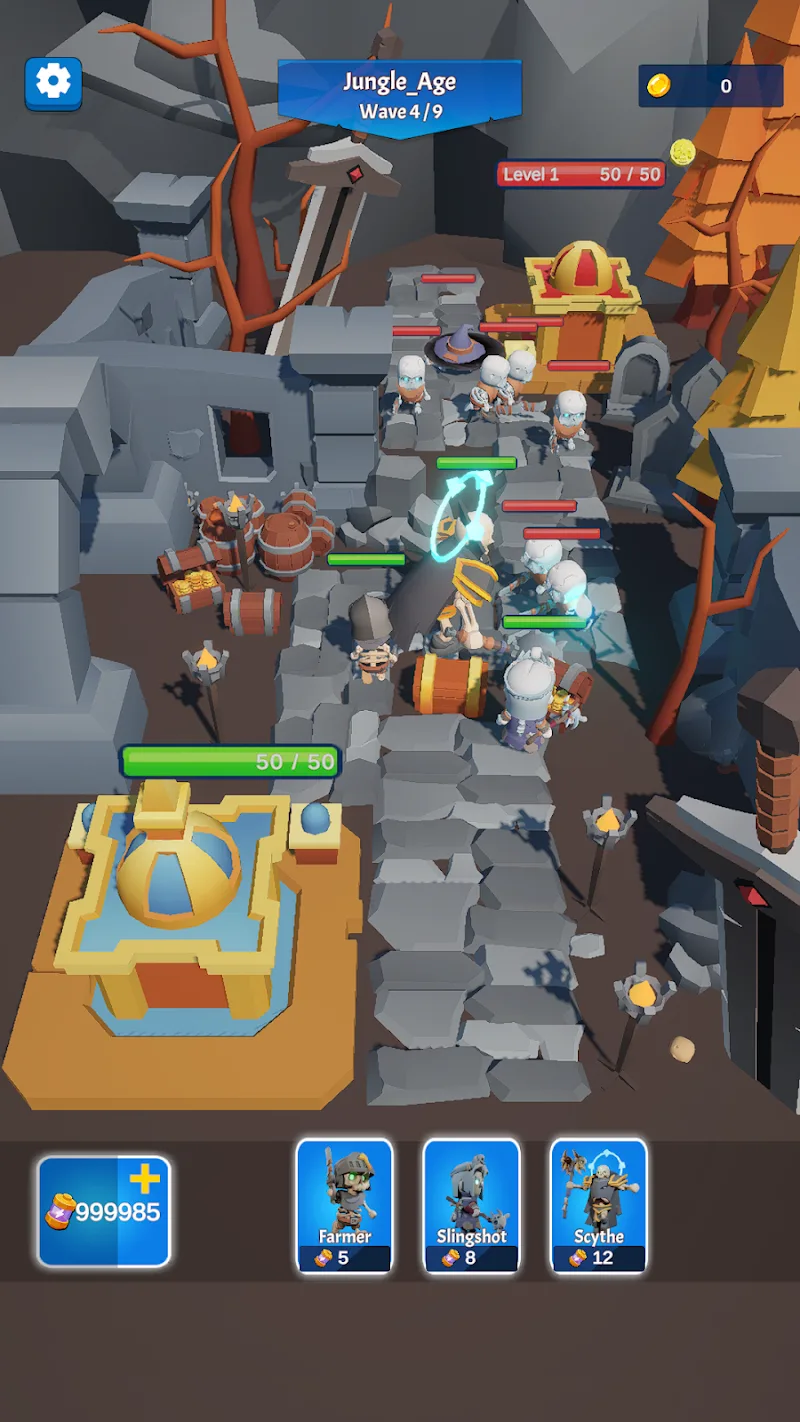The height and width of the screenshot is (1422, 800).
Task: Add more resources with the plus button
Action: click(144, 1181)
